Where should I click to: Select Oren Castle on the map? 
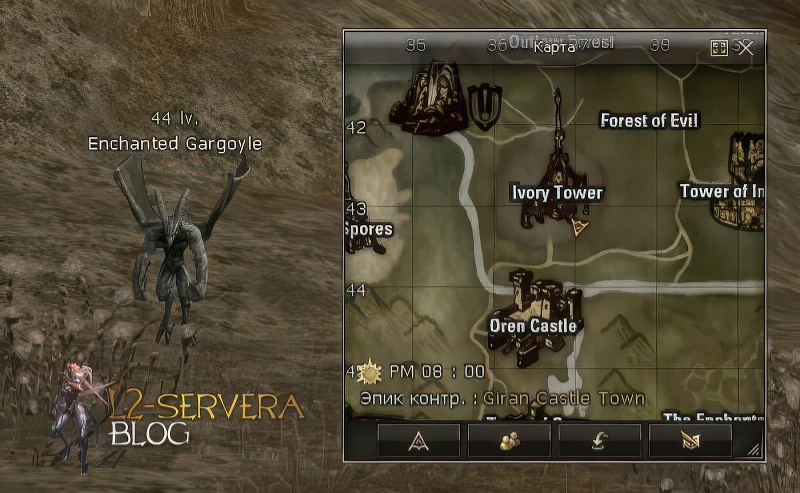click(x=533, y=326)
